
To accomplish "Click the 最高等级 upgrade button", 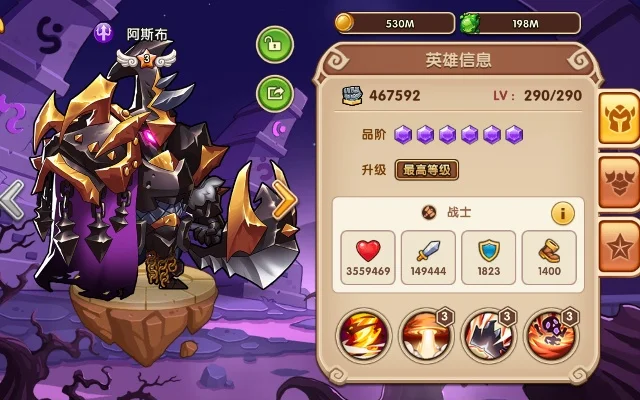I will (427, 169).
